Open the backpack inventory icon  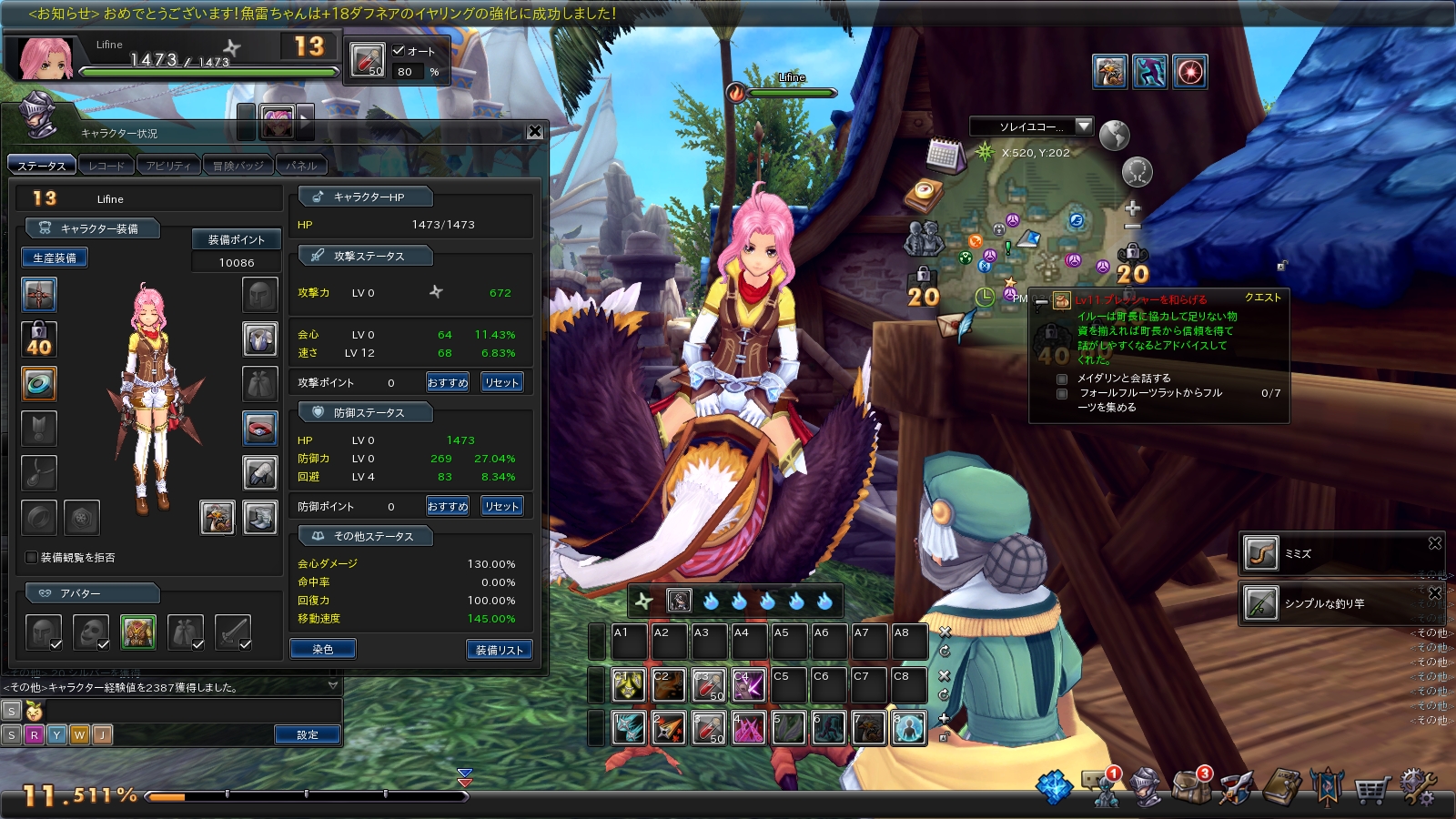[1188, 788]
